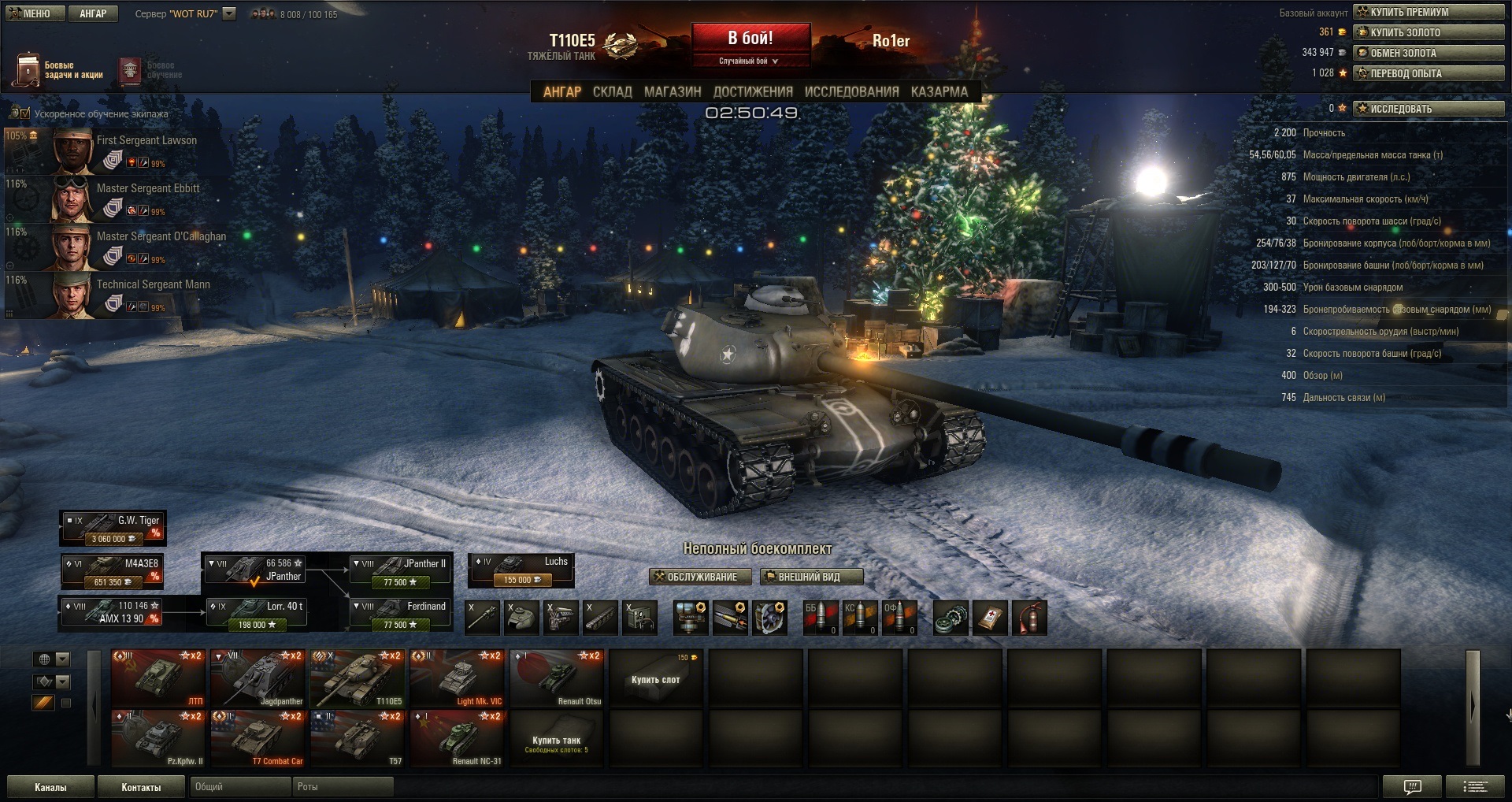Image resolution: width=1512 pixels, height=802 pixels.
Task: Expand the server WOT RU7 dropdown
Action: (229, 13)
